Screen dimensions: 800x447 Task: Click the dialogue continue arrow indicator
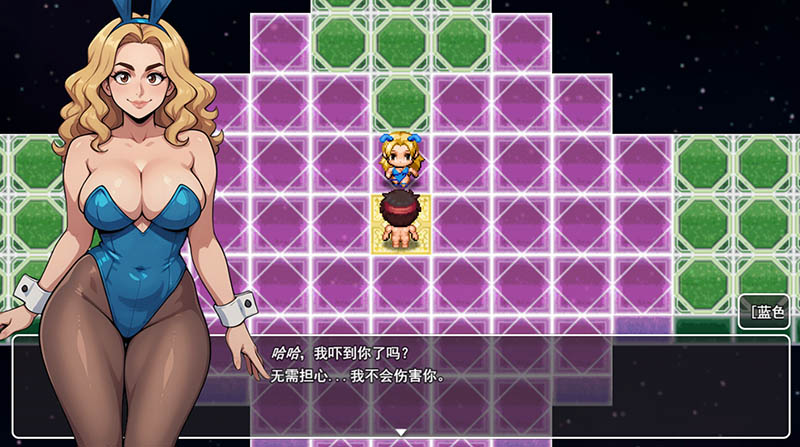point(400,432)
